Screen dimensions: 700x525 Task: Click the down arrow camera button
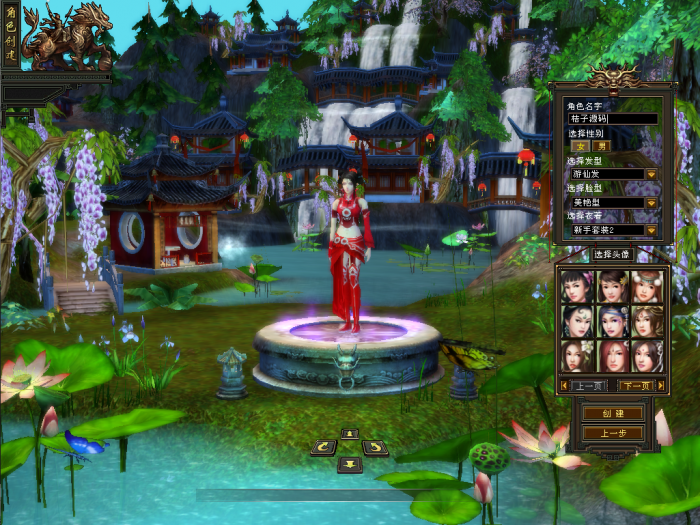[349, 463]
